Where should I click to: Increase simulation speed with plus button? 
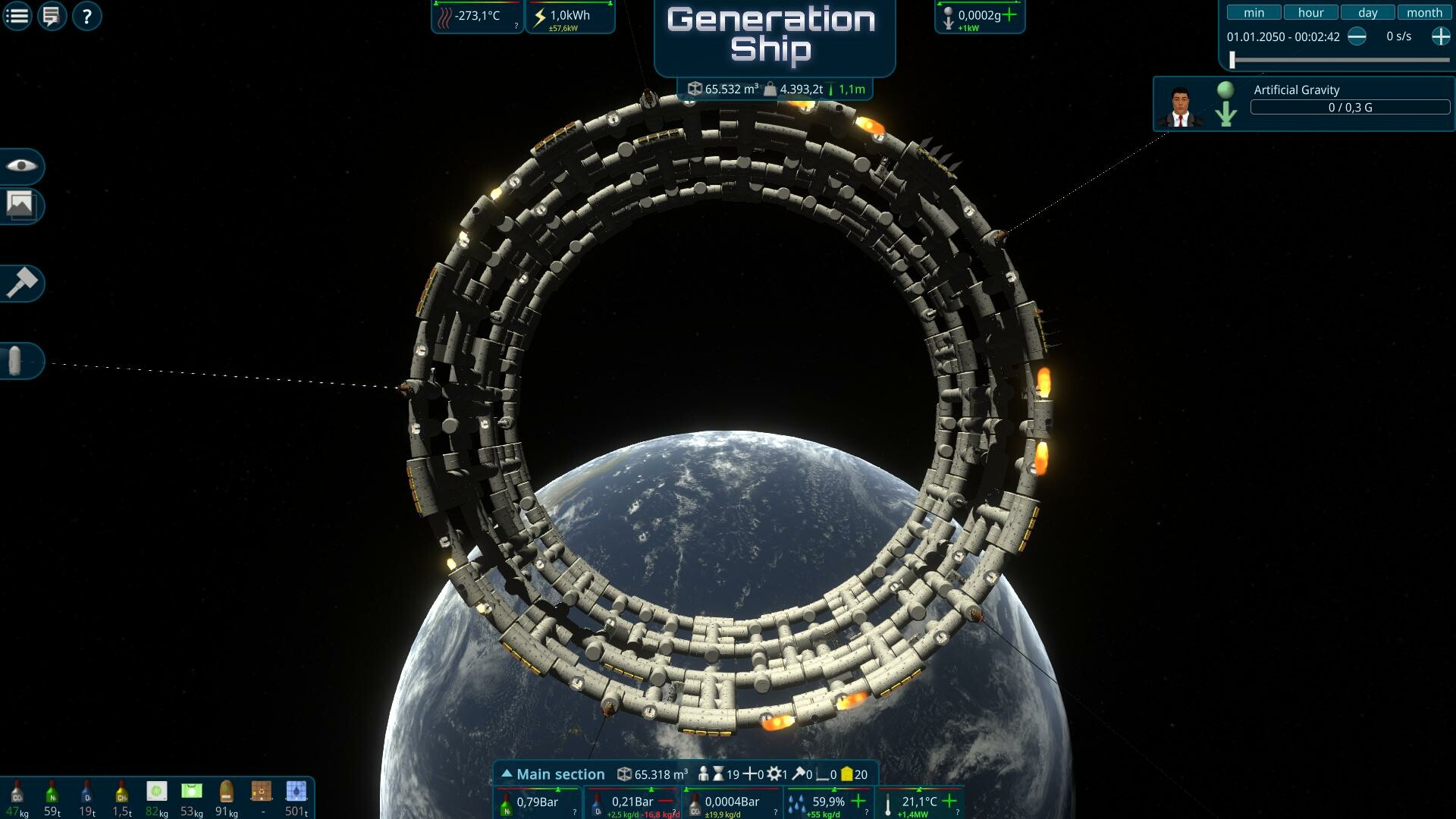click(x=1440, y=36)
